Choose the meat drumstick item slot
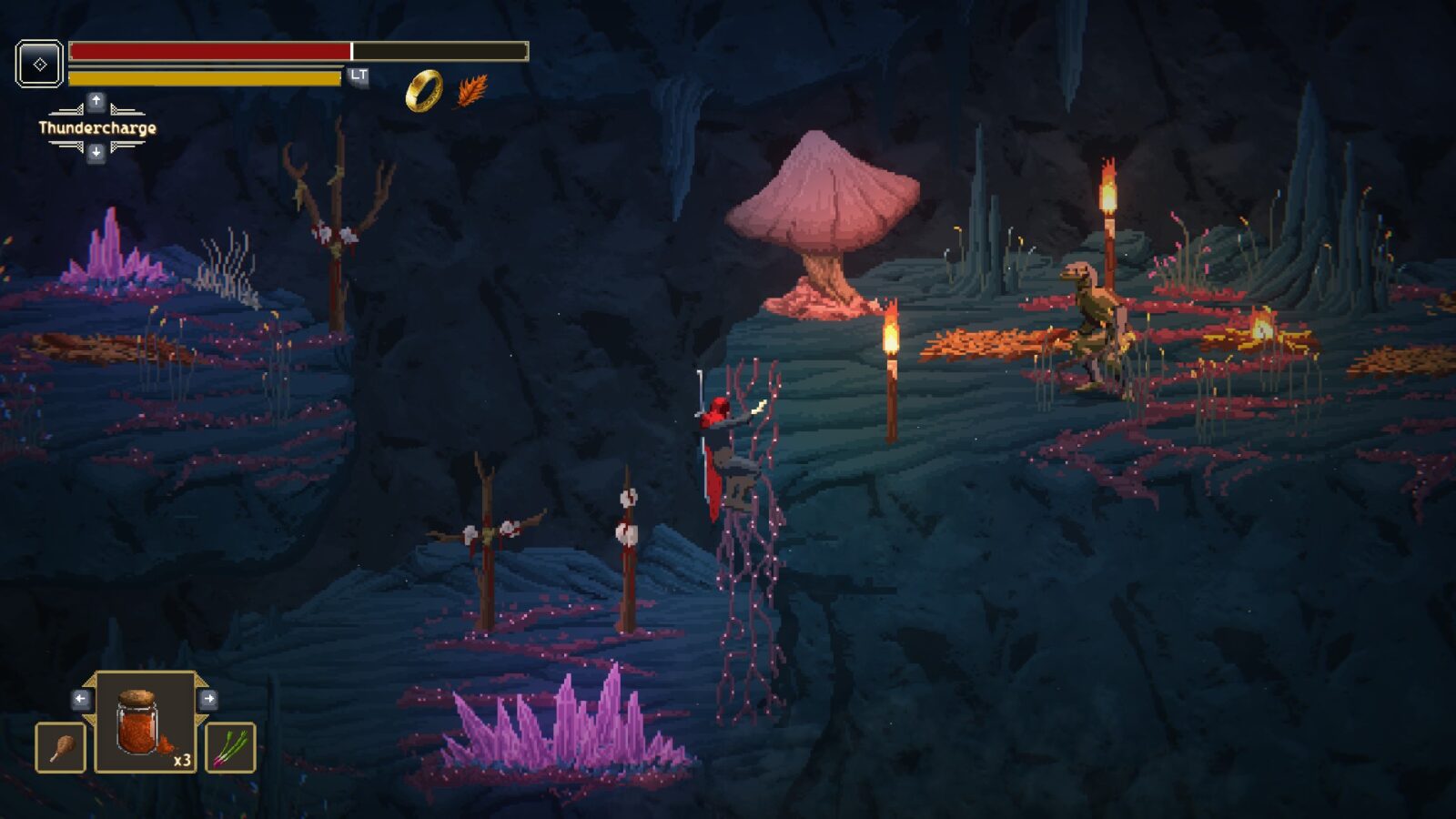Screen dimensions: 1456x819 click(x=61, y=747)
